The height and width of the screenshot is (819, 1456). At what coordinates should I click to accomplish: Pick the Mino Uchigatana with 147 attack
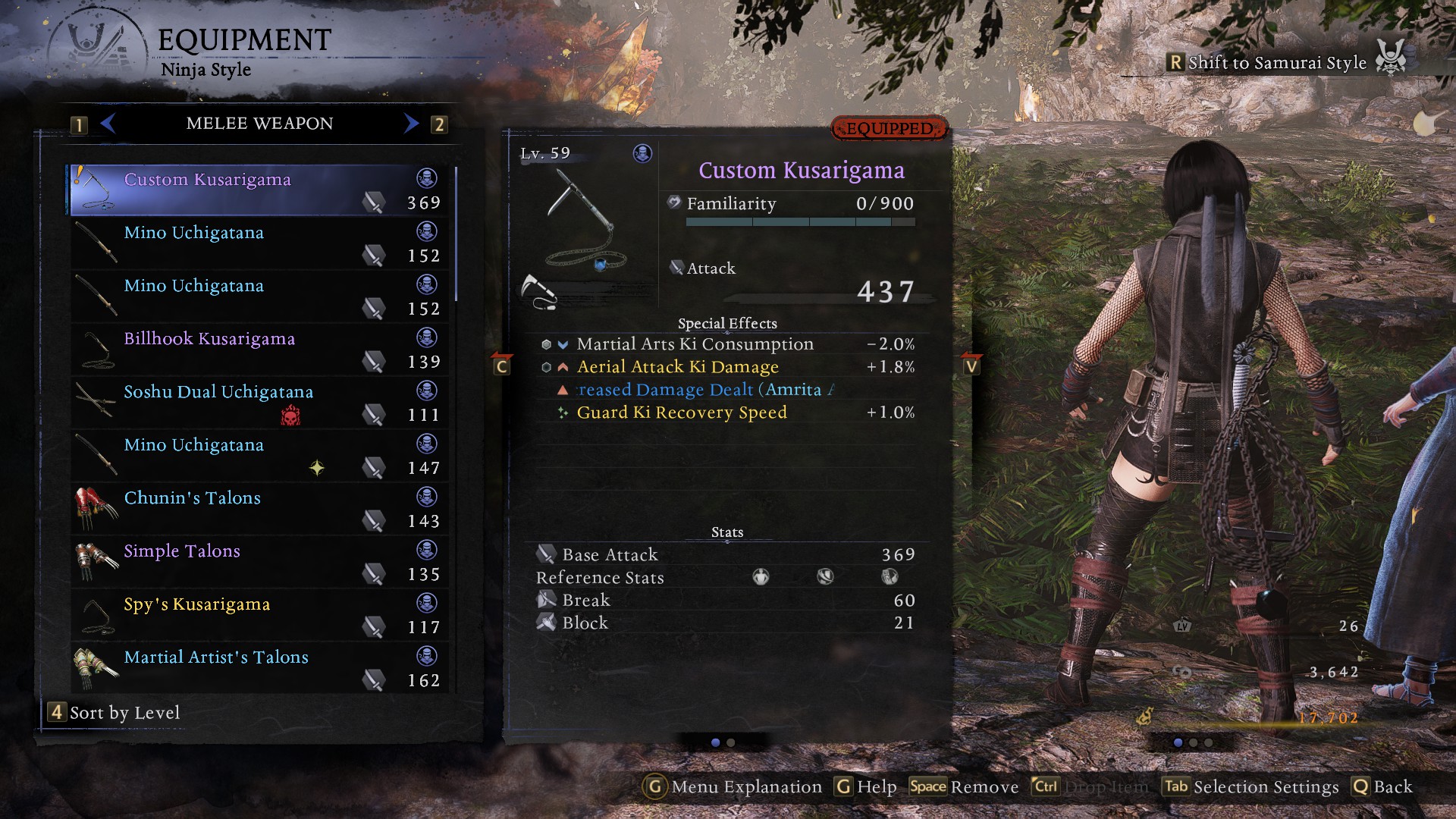coord(258,456)
